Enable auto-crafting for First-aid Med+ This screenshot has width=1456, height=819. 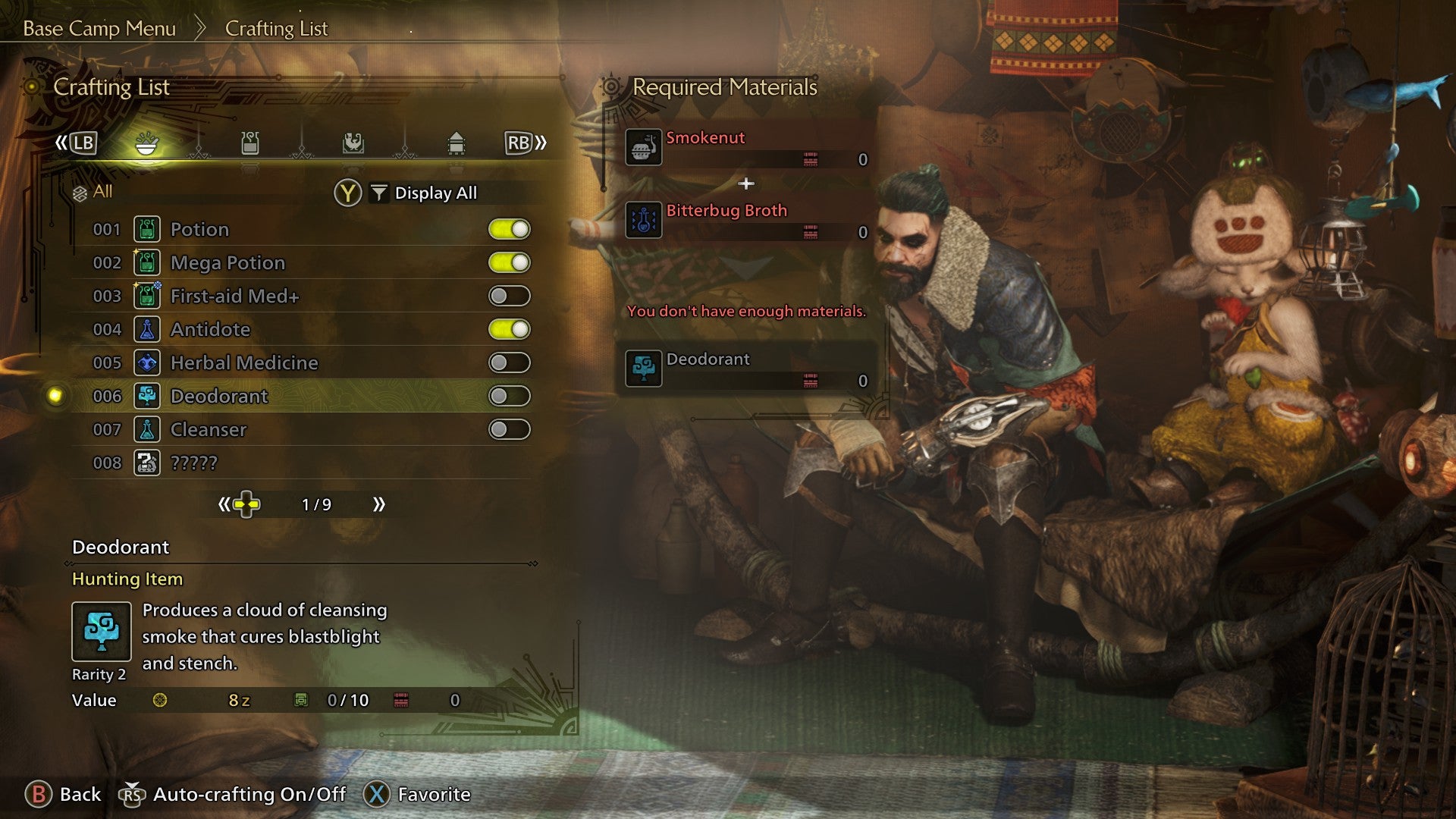coord(509,296)
